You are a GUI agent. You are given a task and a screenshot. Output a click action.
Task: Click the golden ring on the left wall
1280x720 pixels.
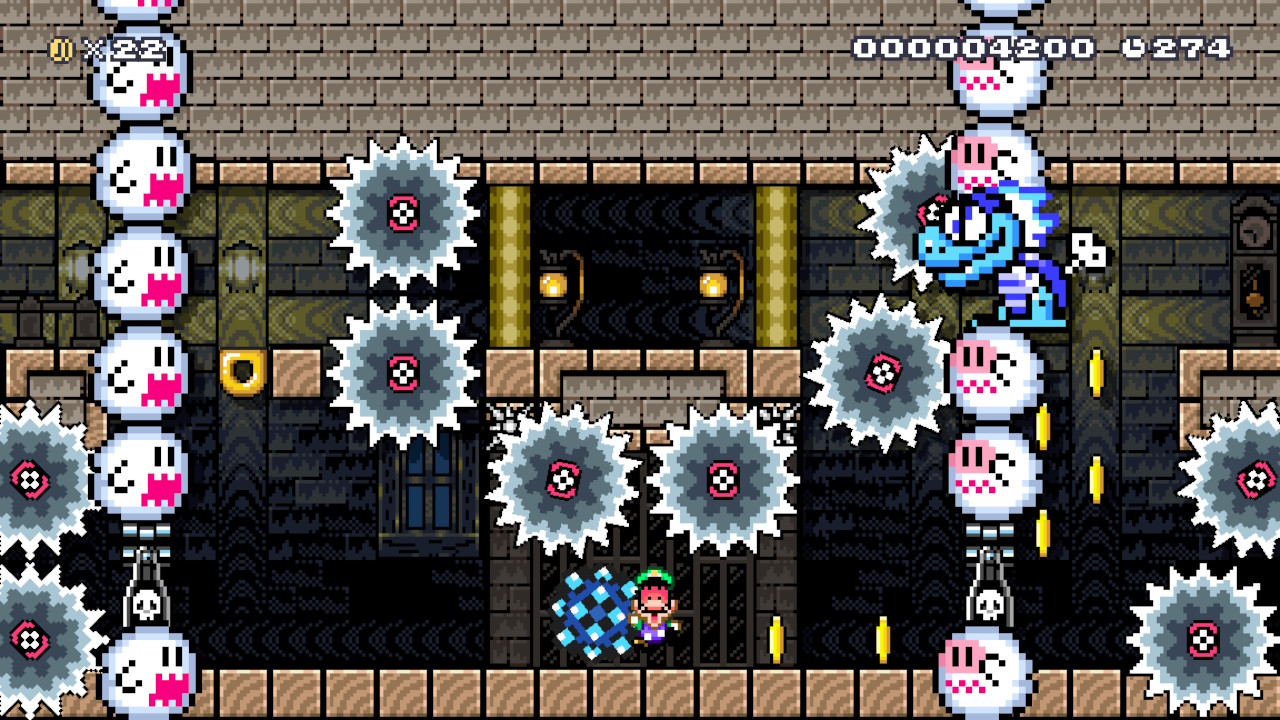click(x=241, y=370)
